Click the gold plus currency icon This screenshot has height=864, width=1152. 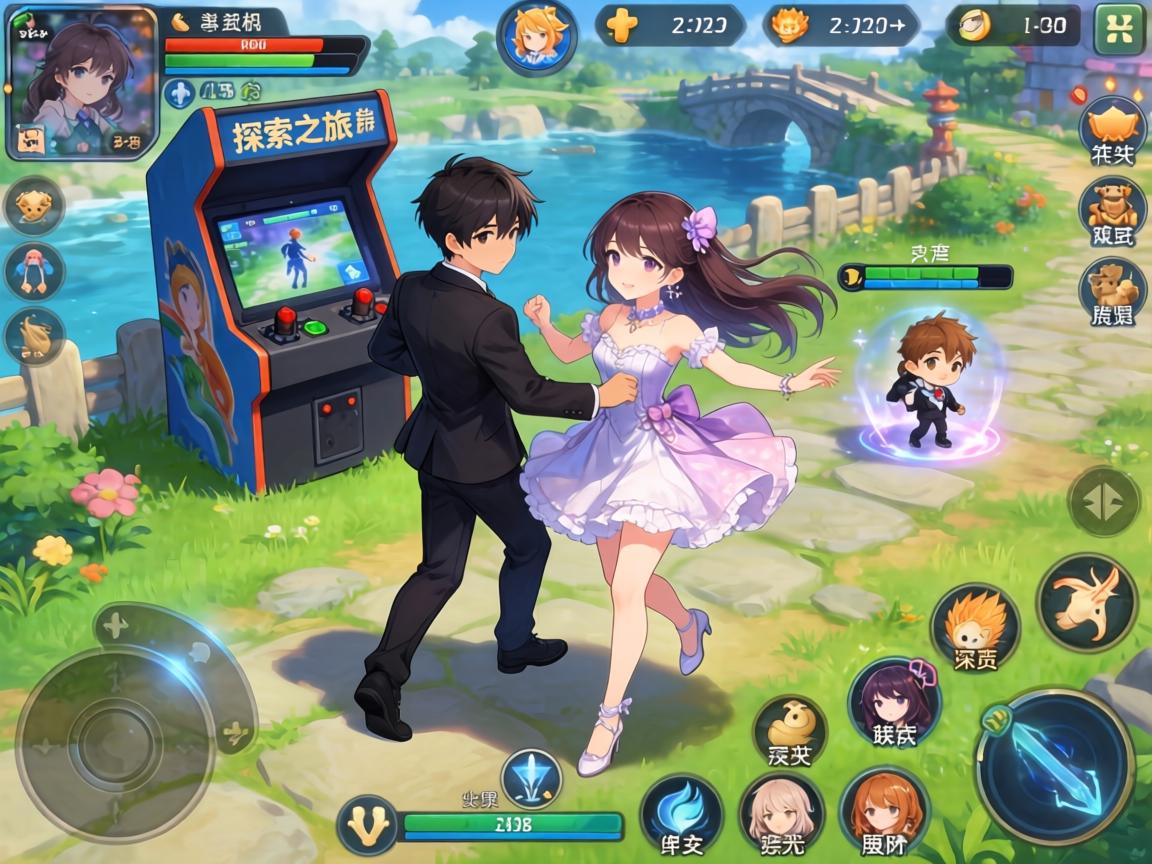point(621,26)
